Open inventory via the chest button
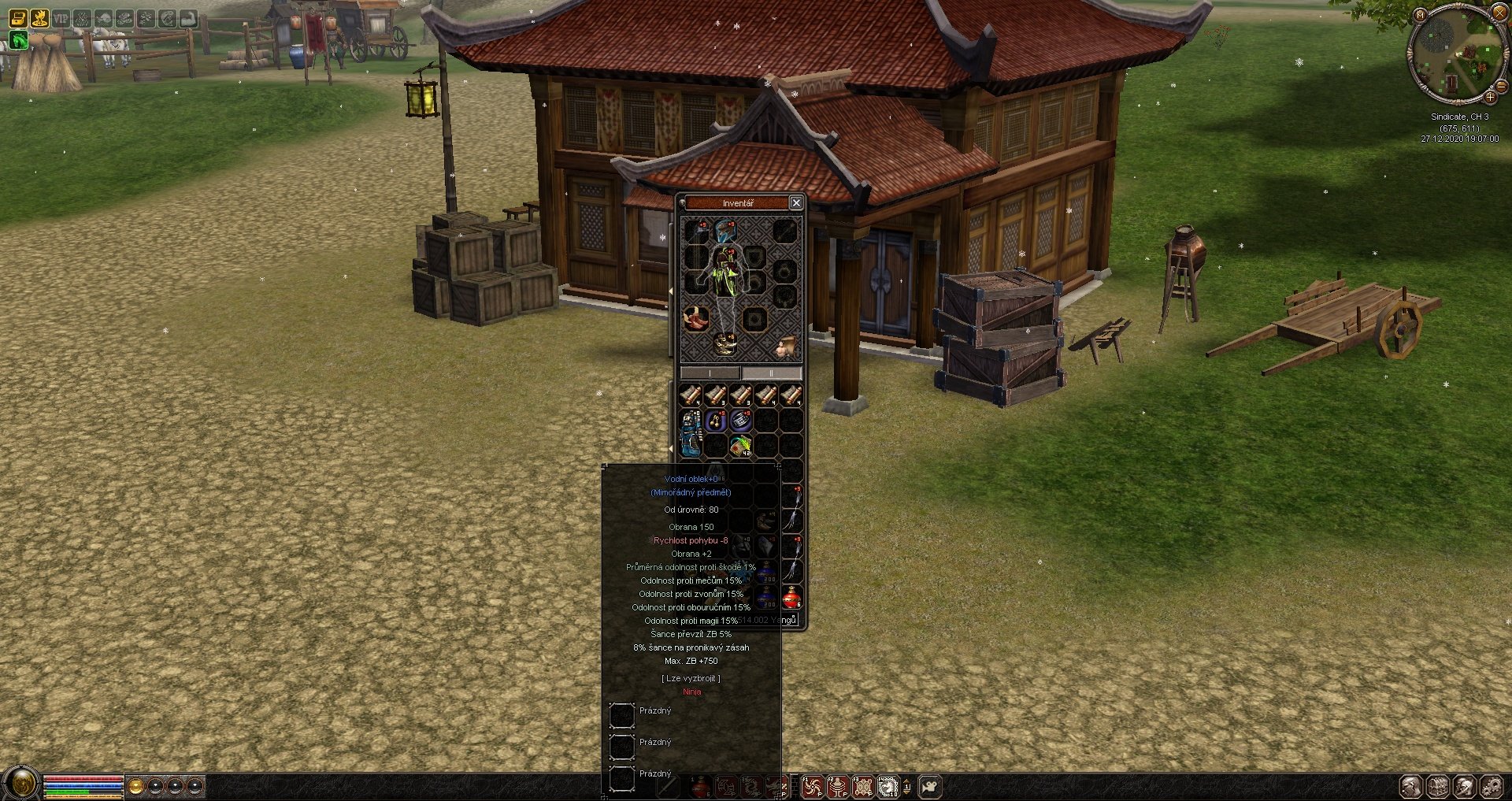Image resolution: width=1512 pixels, height=801 pixels. [x=1438, y=786]
